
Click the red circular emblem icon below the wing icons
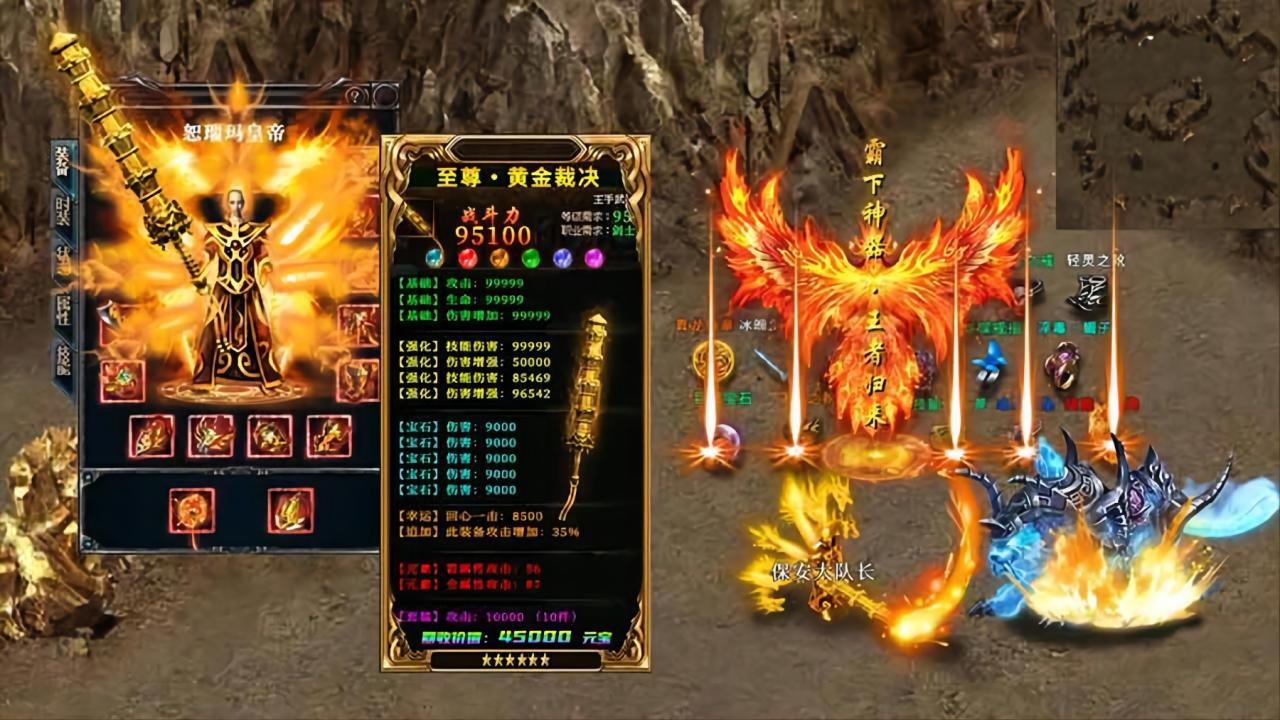(x=192, y=510)
